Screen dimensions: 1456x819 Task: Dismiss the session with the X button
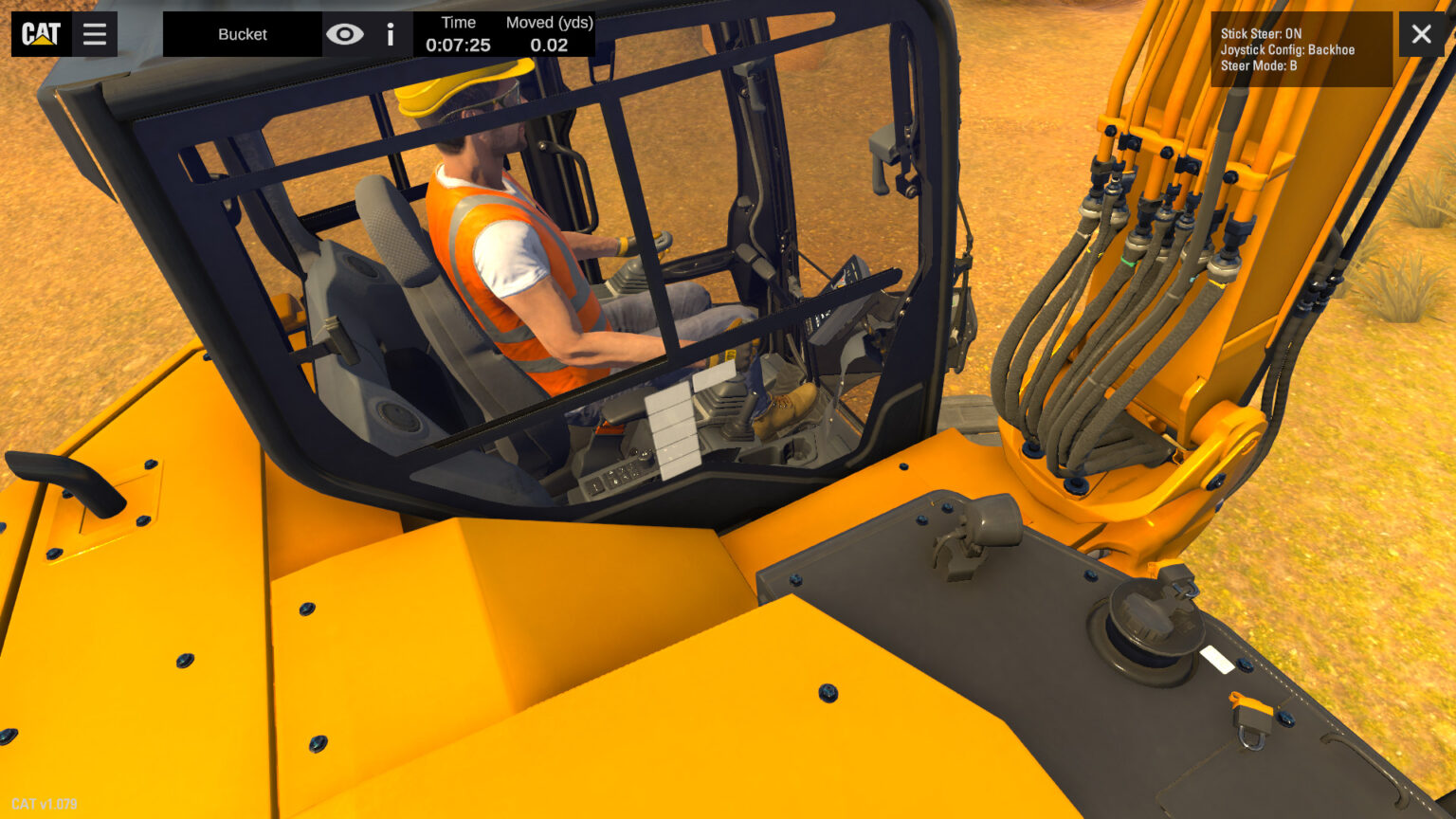pos(1421,34)
